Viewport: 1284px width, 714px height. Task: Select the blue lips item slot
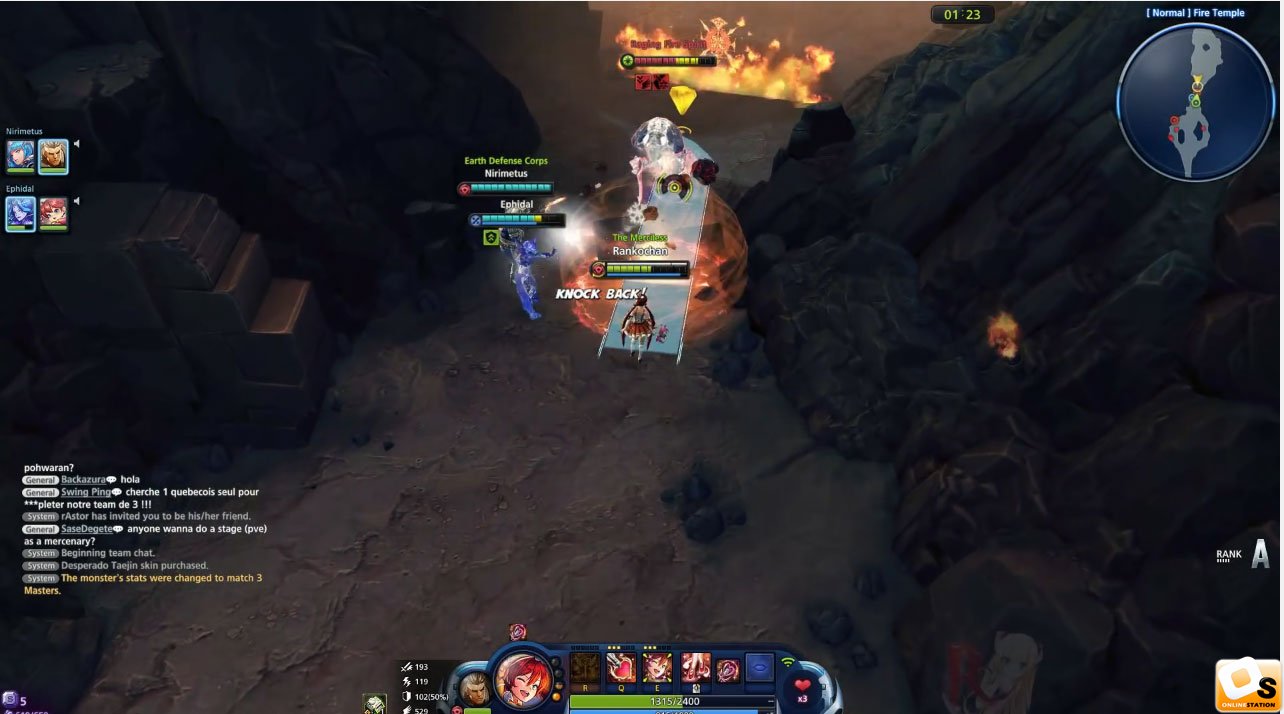coord(760,668)
